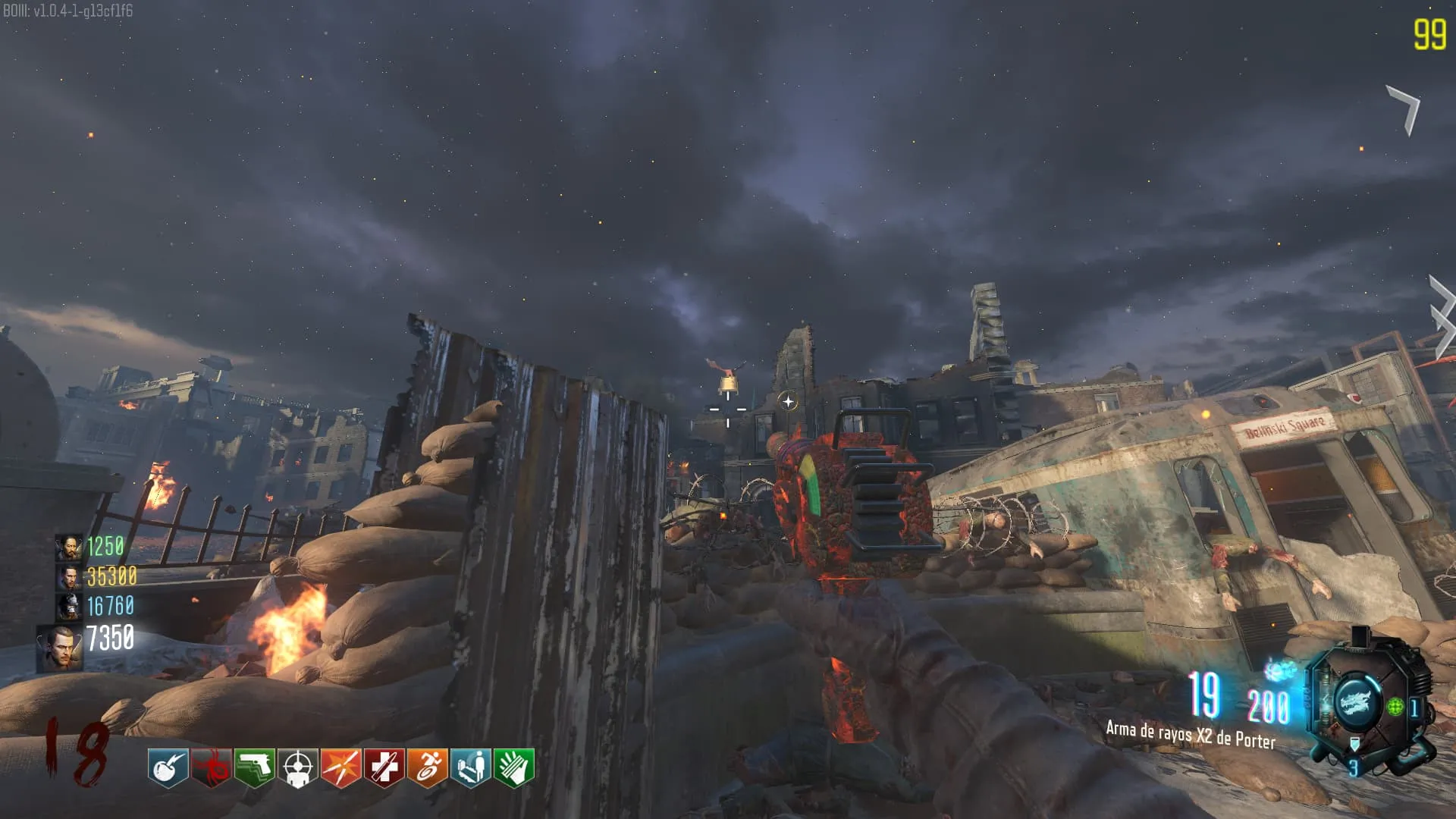Select the 1250-point player portrait
The image size is (1456, 819).
68,548
